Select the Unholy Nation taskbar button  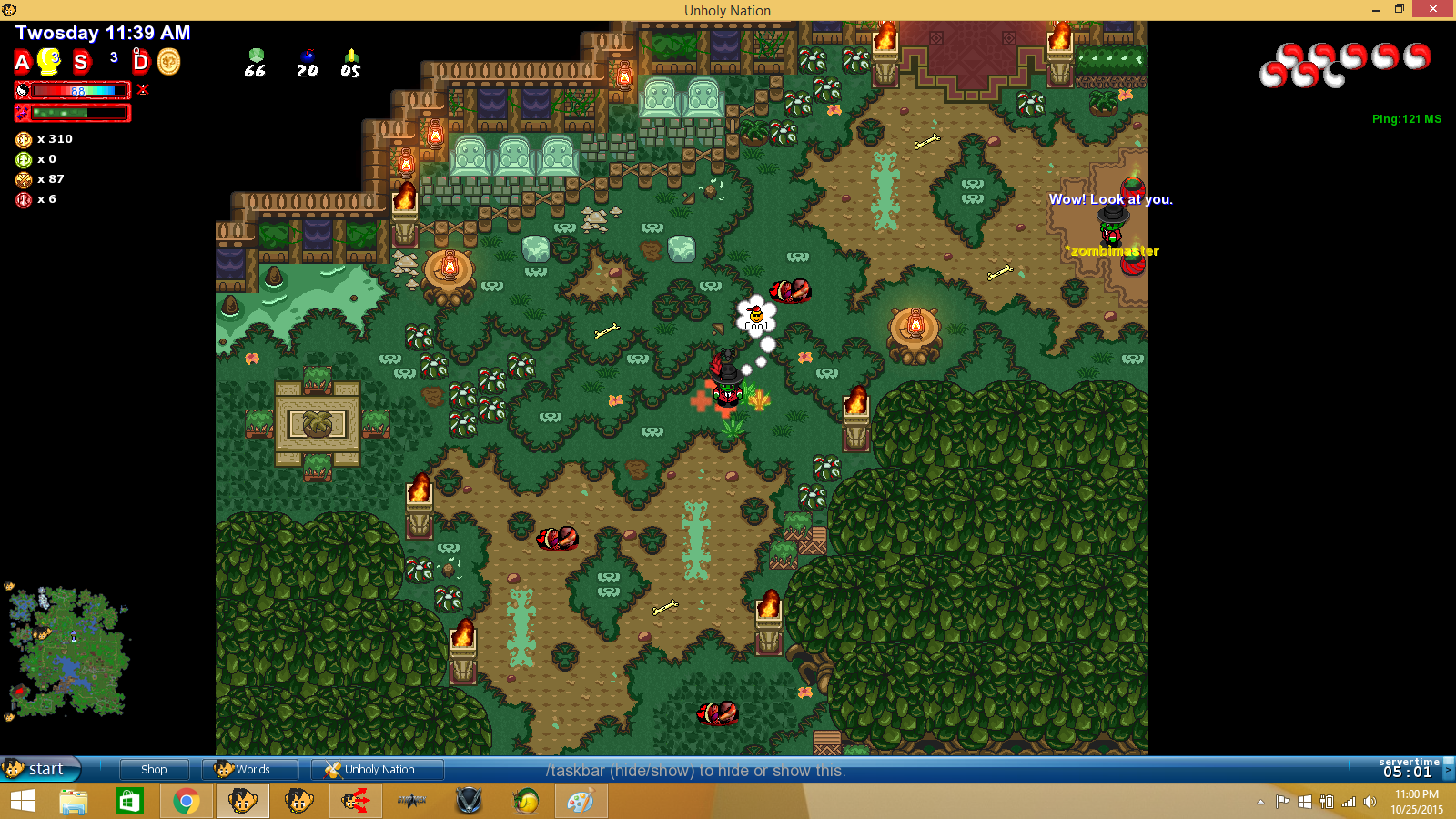tap(378, 769)
